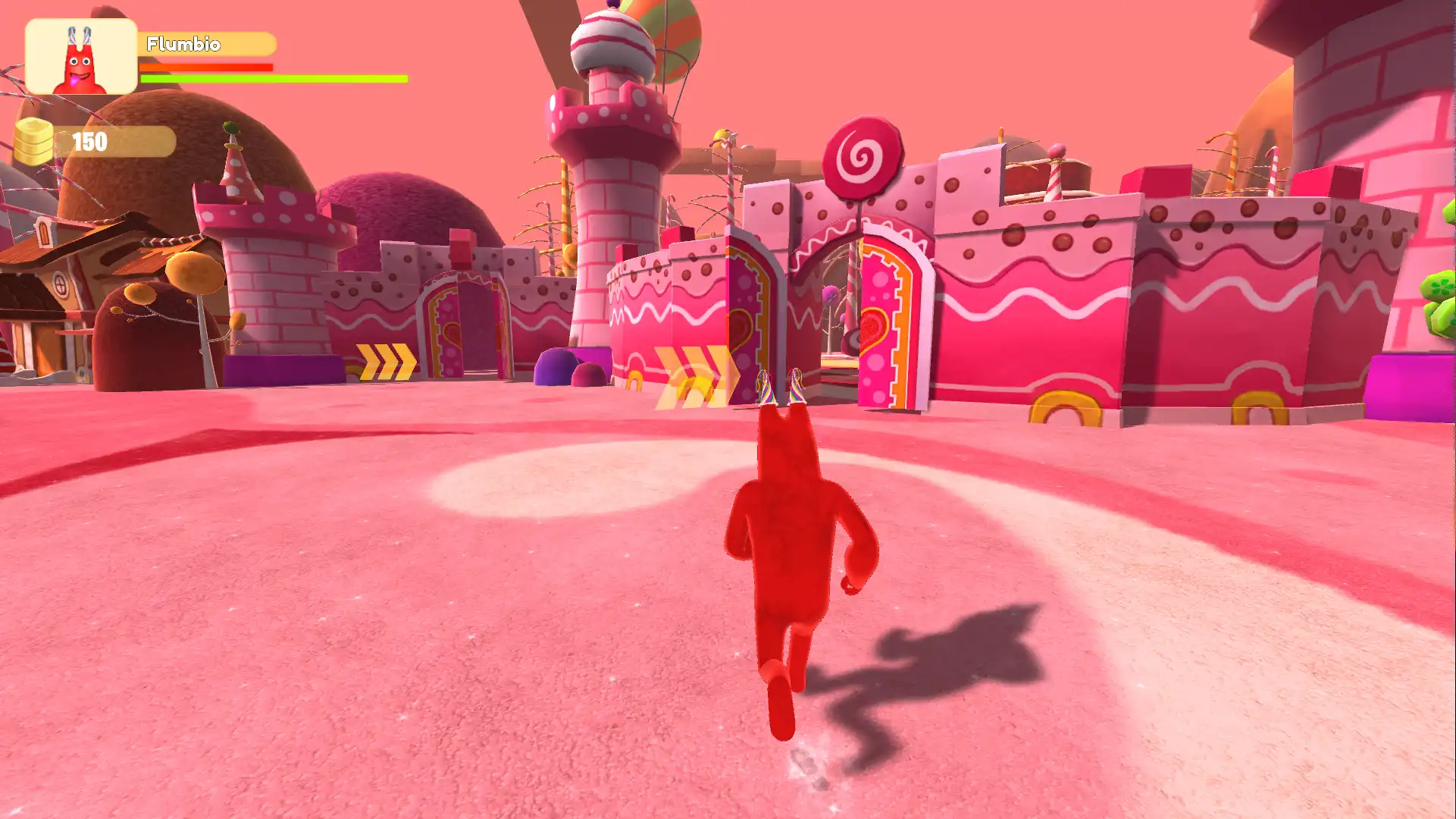Screen dimensions: 1456x819
Task: Select the gold coin stack icon
Action: click(35, 142)
